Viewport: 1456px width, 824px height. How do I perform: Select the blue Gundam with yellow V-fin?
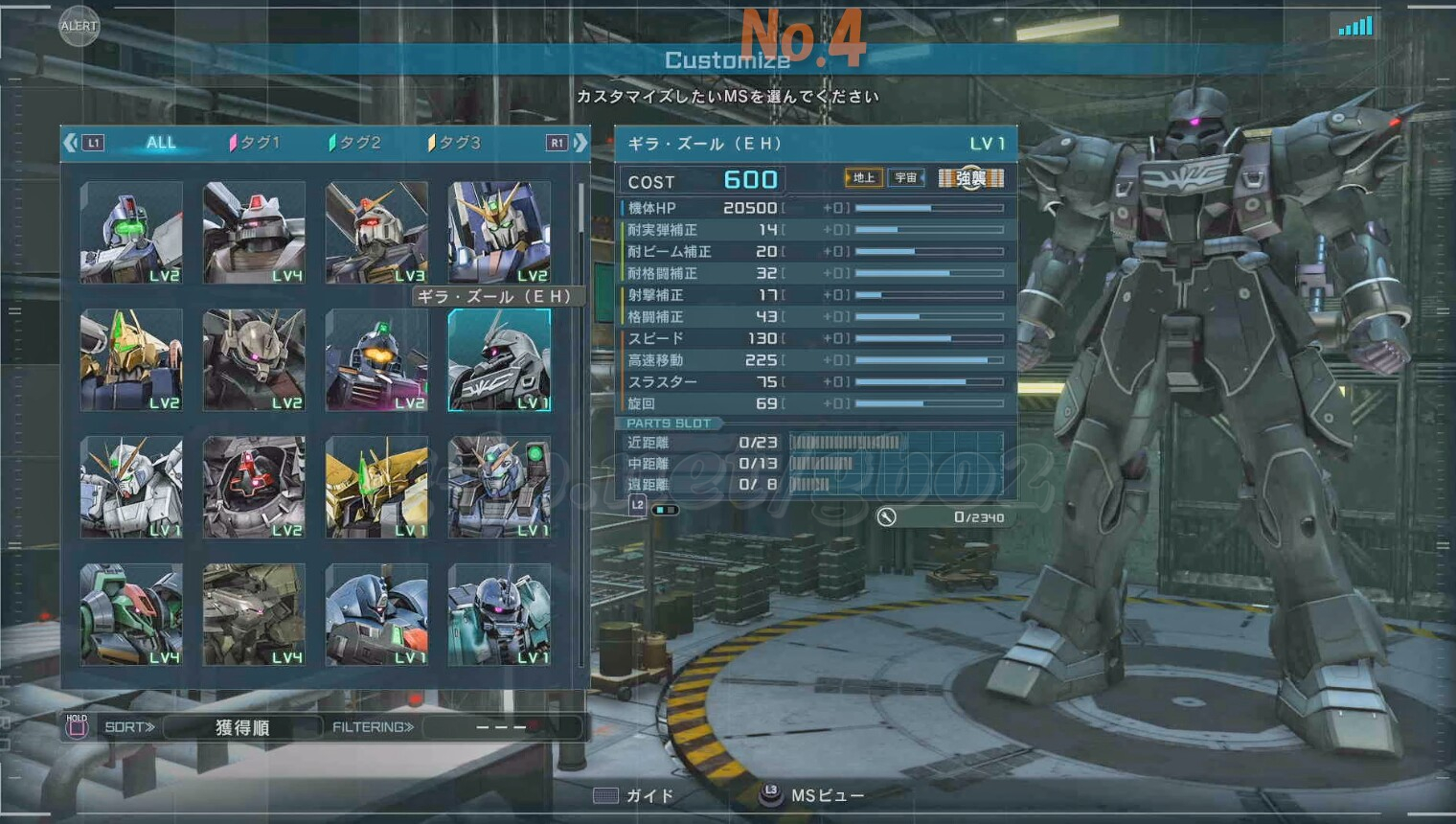tap(499, 233)
